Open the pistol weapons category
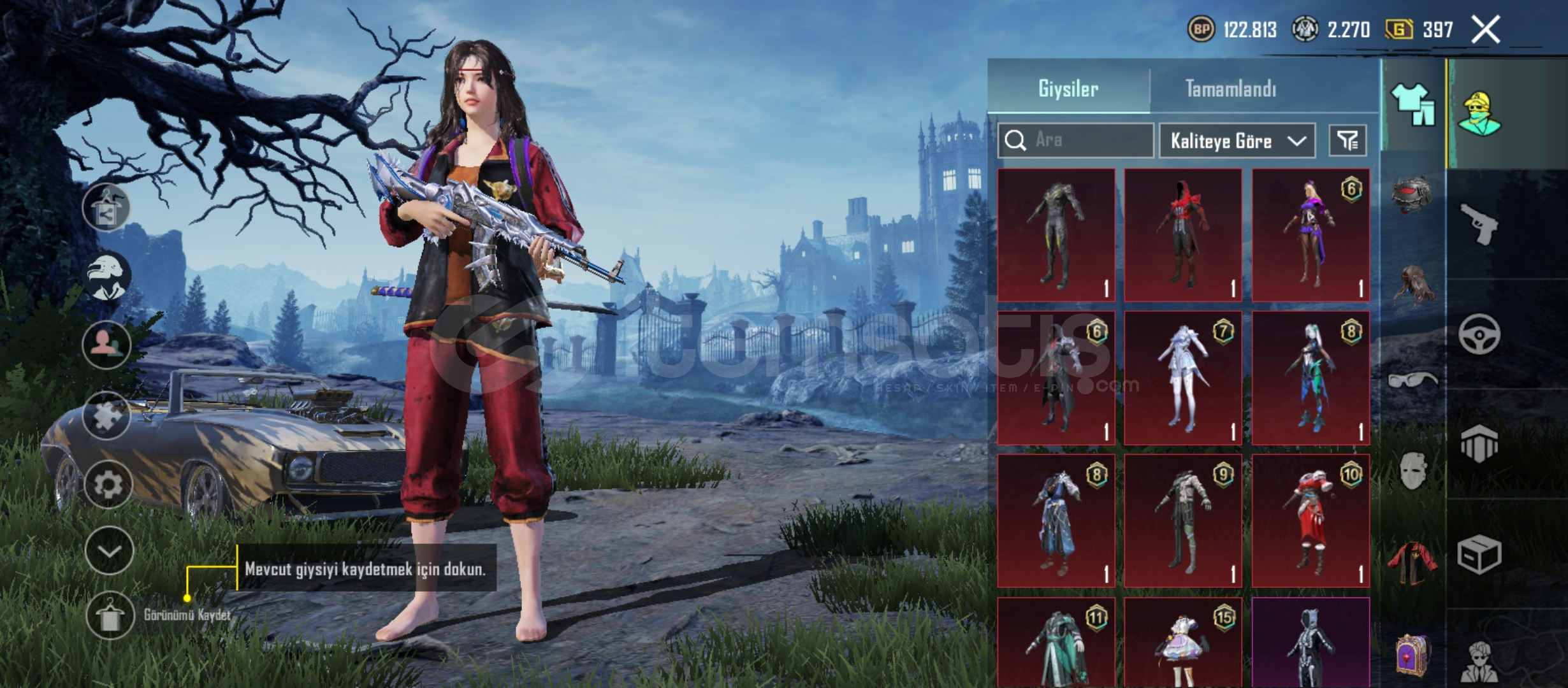 tap(1479, 224)
